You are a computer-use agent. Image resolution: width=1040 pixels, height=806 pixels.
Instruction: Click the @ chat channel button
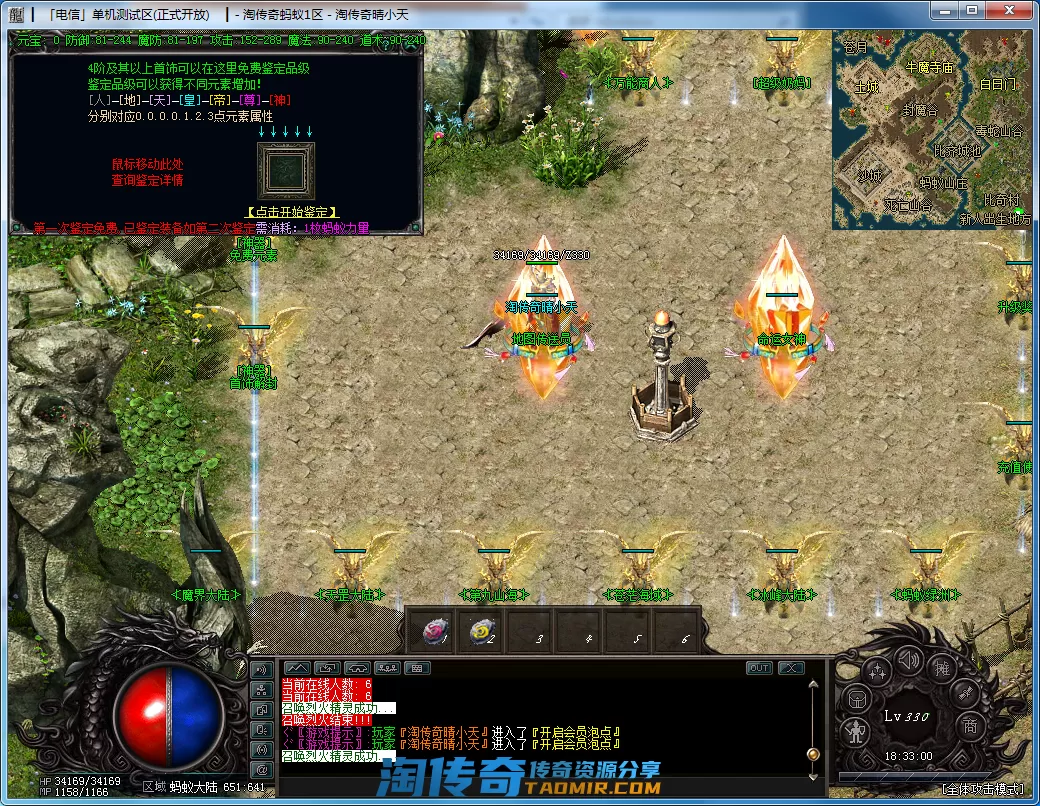(262, 769)
